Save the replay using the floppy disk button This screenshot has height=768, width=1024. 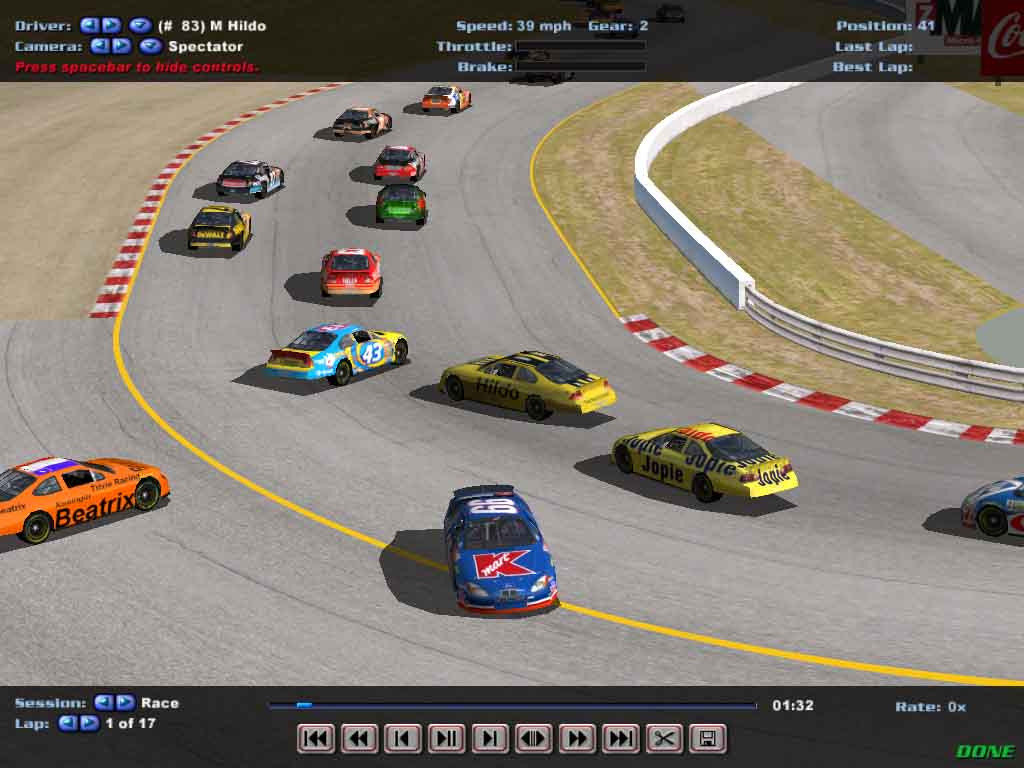[x=707, y=739]
